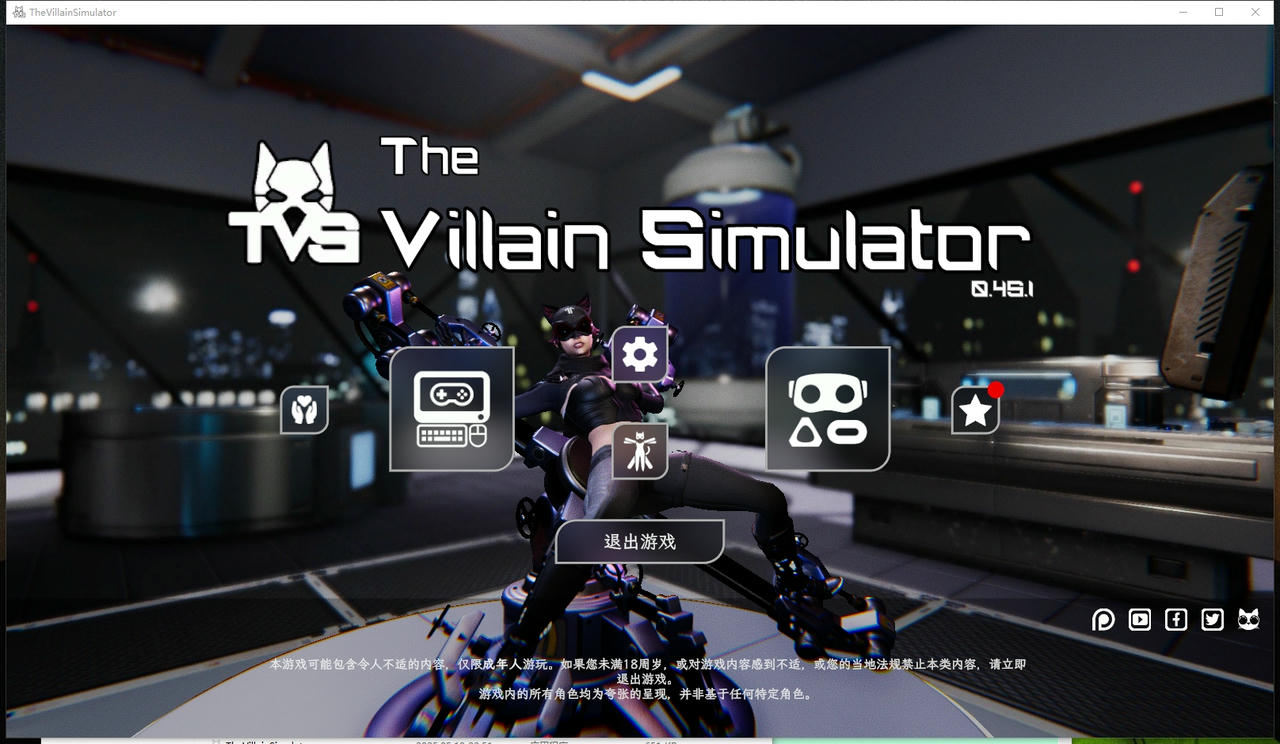Open the Facebook page icon
This screenshot has height=744, width=1280.
point(1176,620)
